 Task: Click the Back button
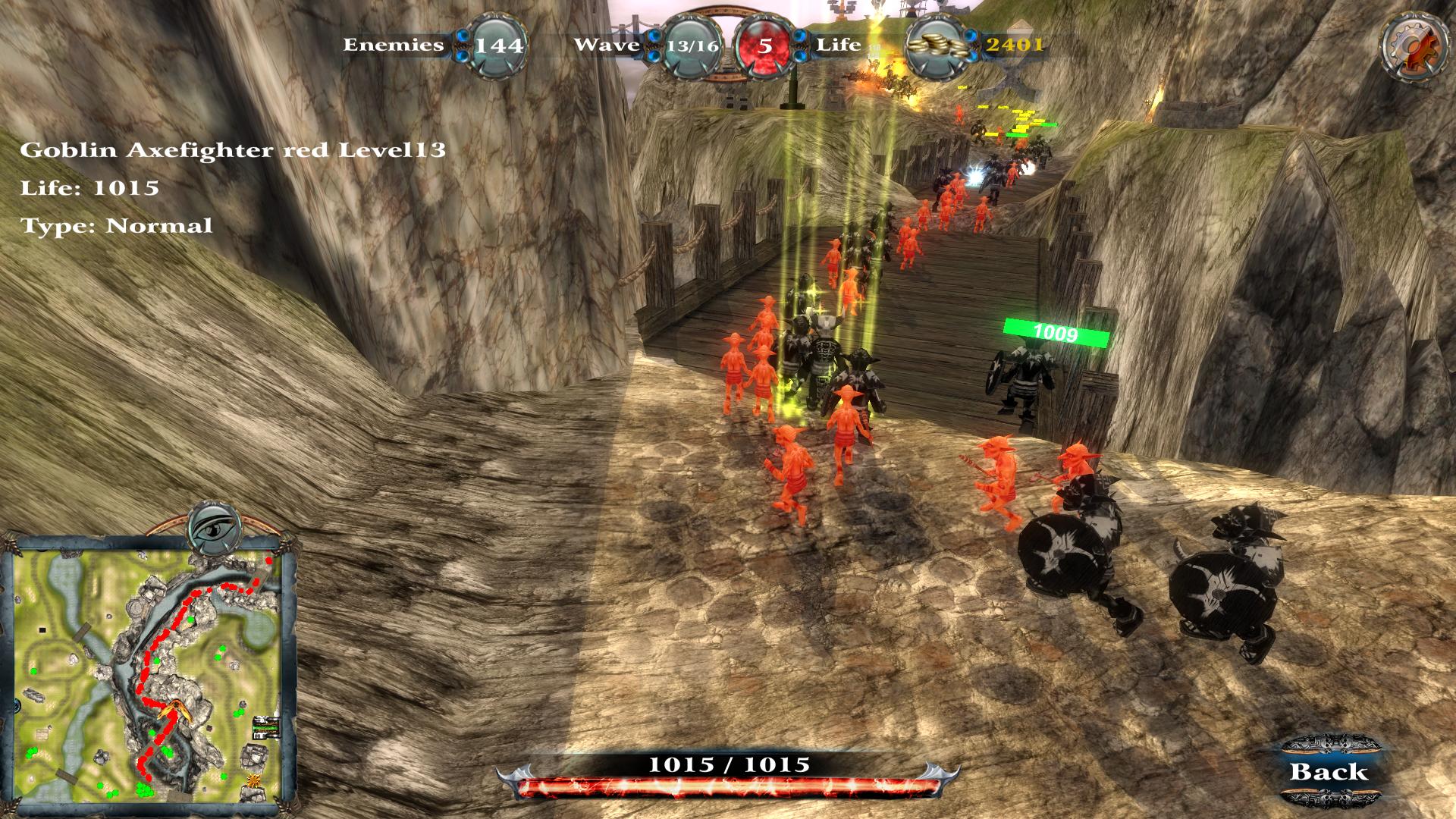click(x=1329, y=772)
